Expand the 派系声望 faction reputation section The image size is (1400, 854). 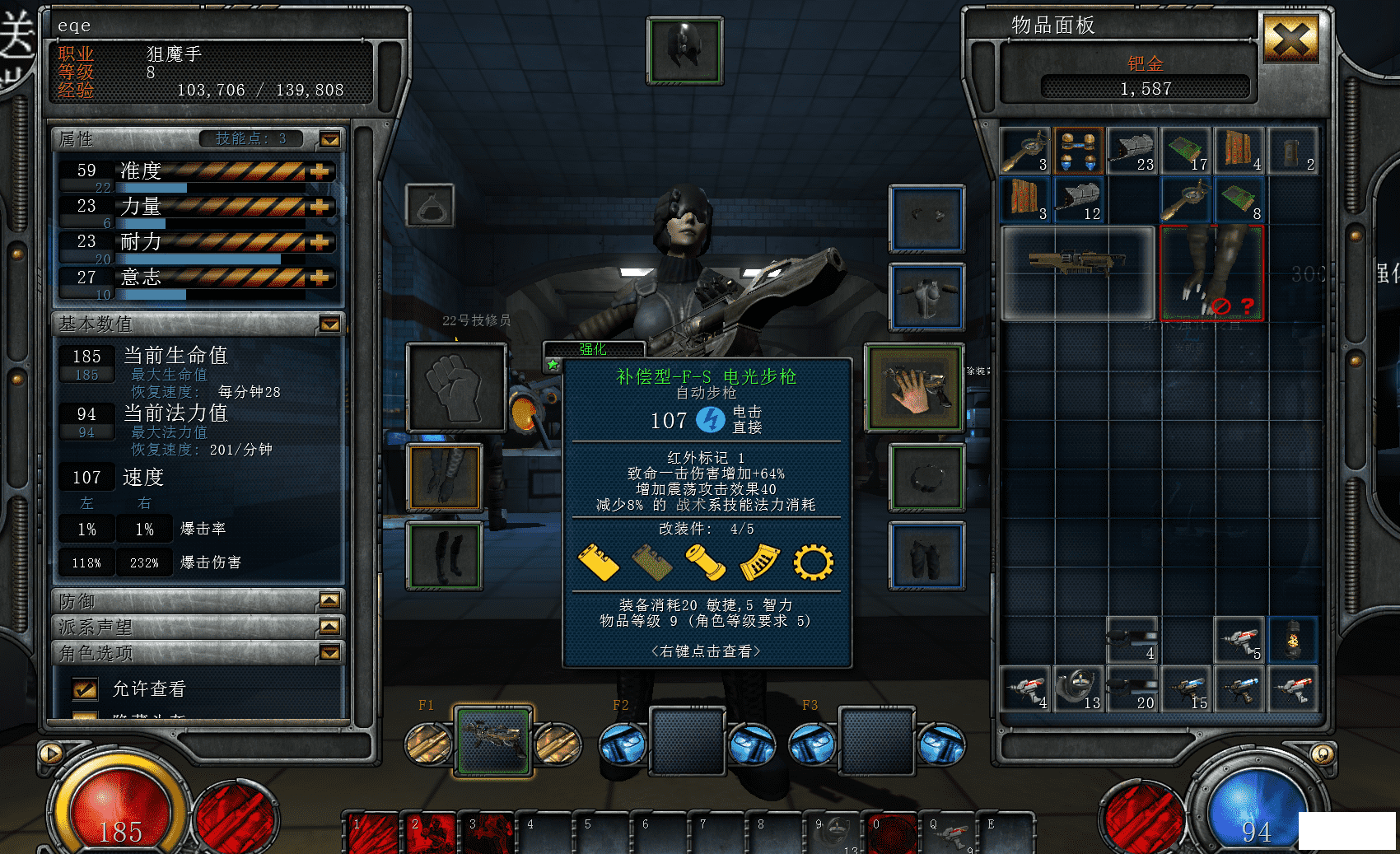coord(329,627)
